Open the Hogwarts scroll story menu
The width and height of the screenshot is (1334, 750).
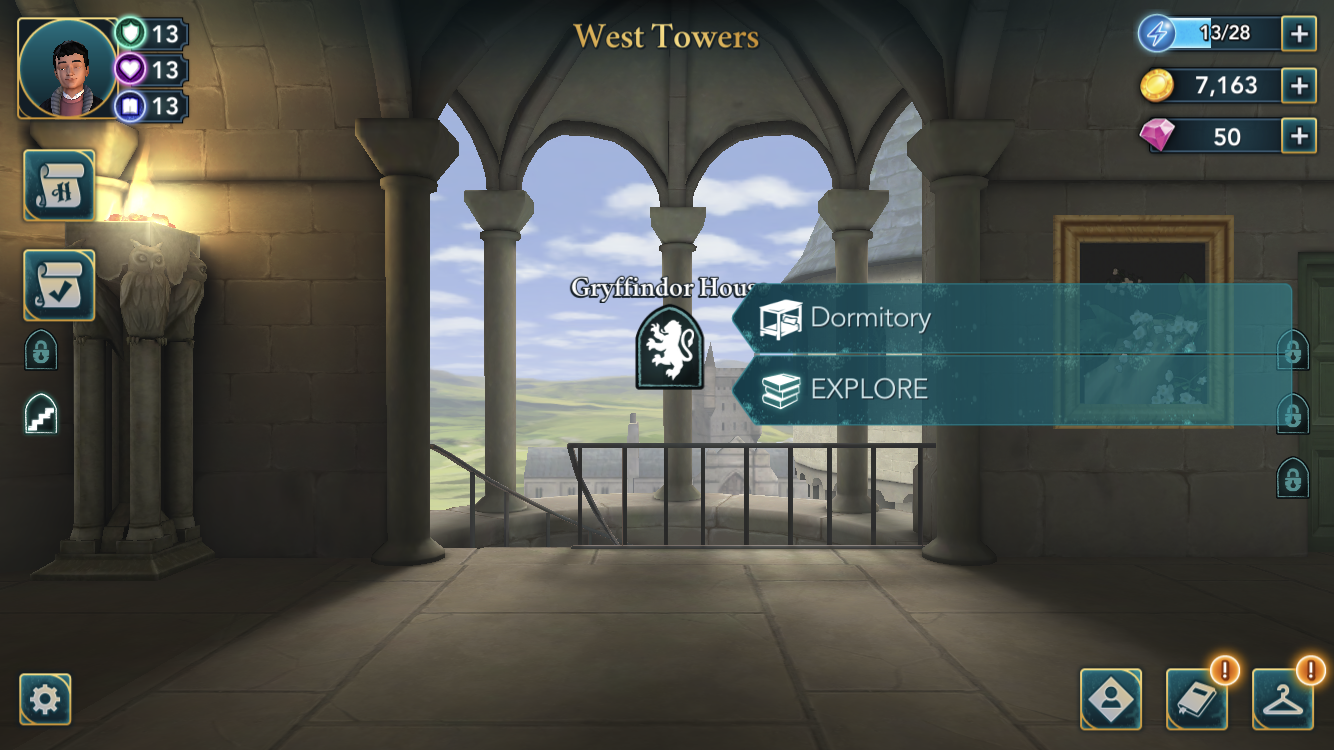click(59, 185)
